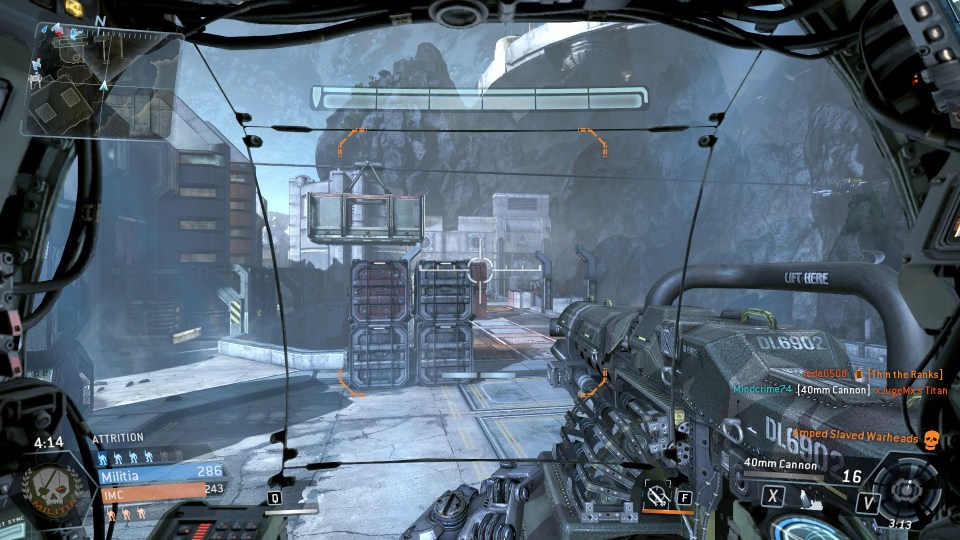Select the Mindcrime74 kill feed entry
The height and width of the screenshot is (540, 960).
pyautogui.click(x=838, y=390)
